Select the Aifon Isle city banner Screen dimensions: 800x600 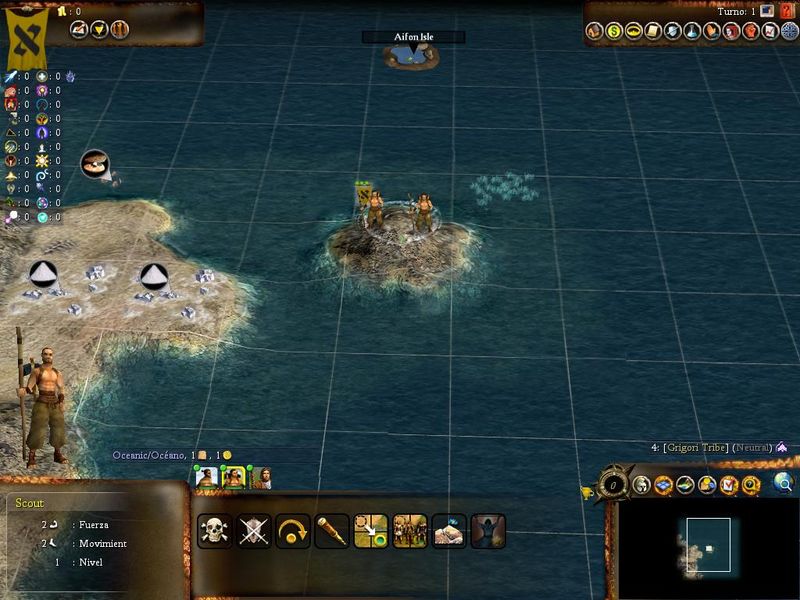pos(412,37)
